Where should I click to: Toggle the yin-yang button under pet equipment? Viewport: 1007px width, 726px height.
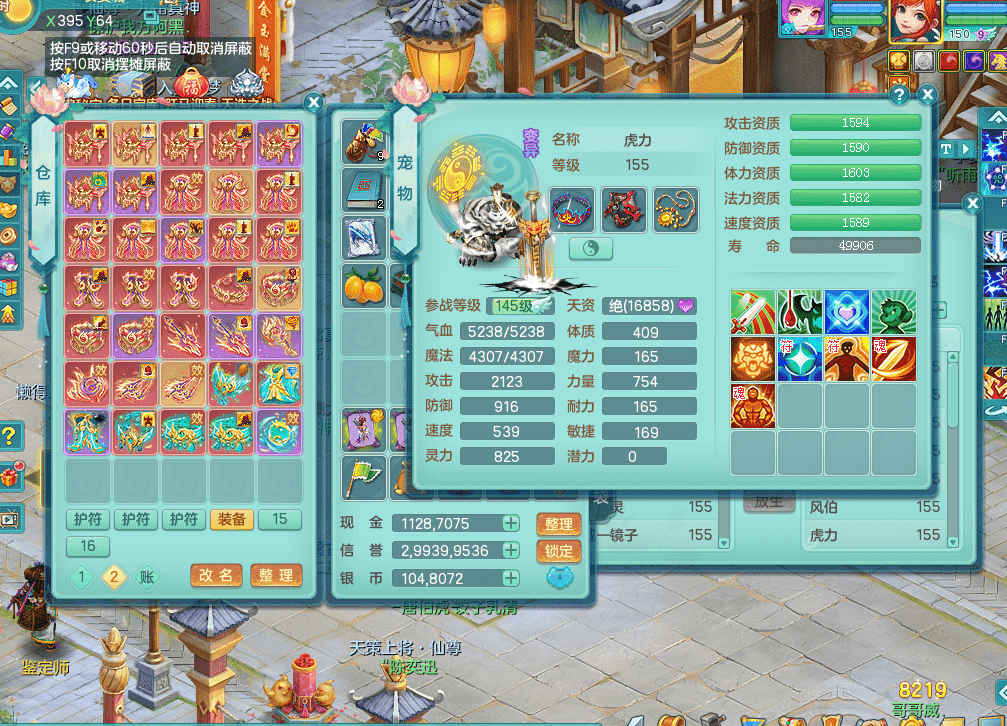pyautogui.click(x=591, y=249)
